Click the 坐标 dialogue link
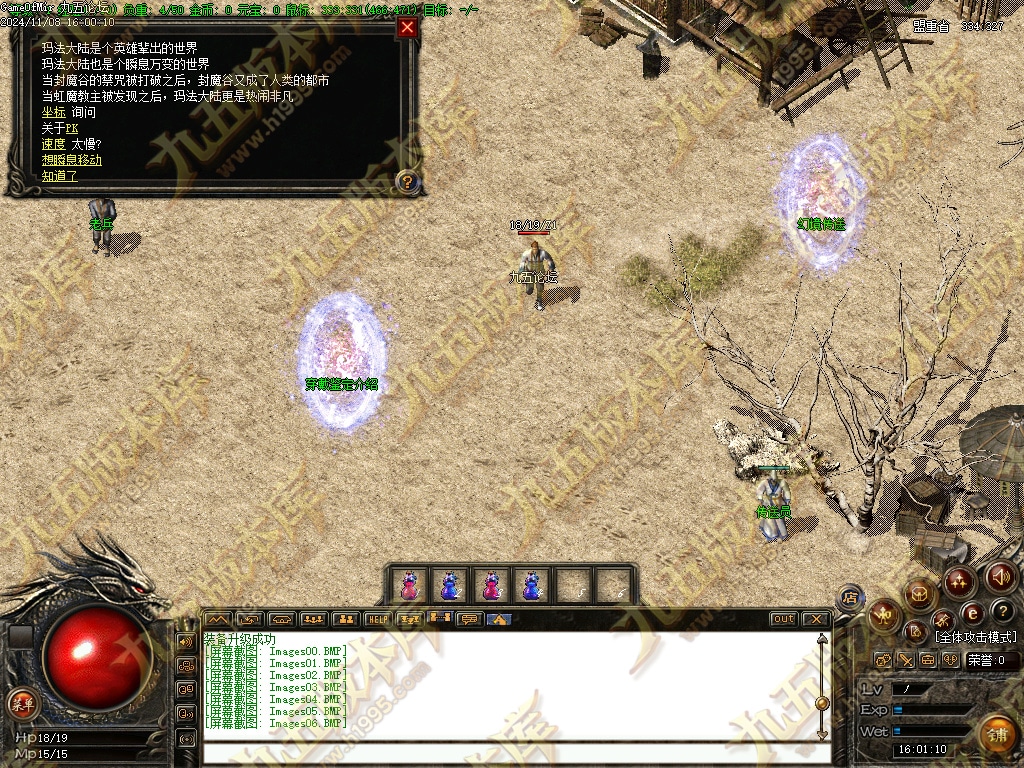1024x768 pixels. click(x=54, y=113)
